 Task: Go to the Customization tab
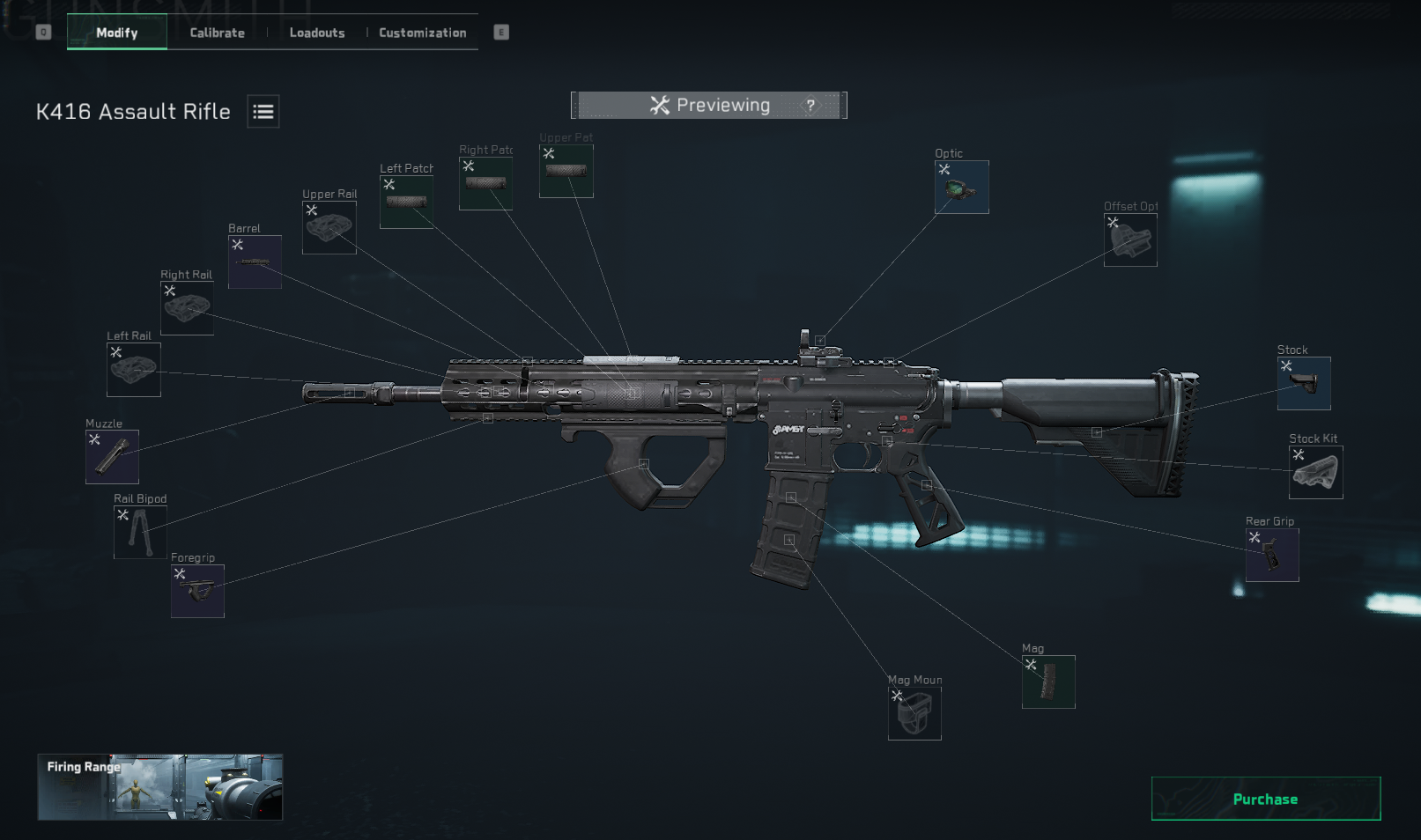coord(423,33)
